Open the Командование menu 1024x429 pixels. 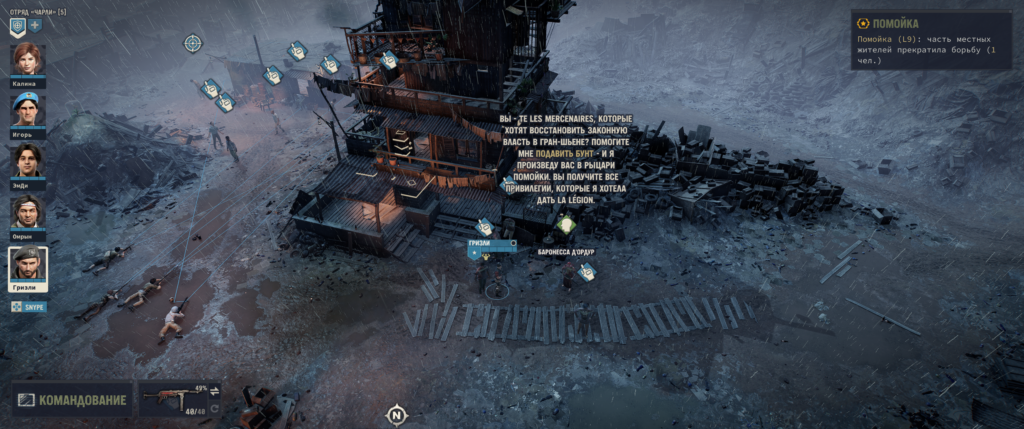coord(73,401)
